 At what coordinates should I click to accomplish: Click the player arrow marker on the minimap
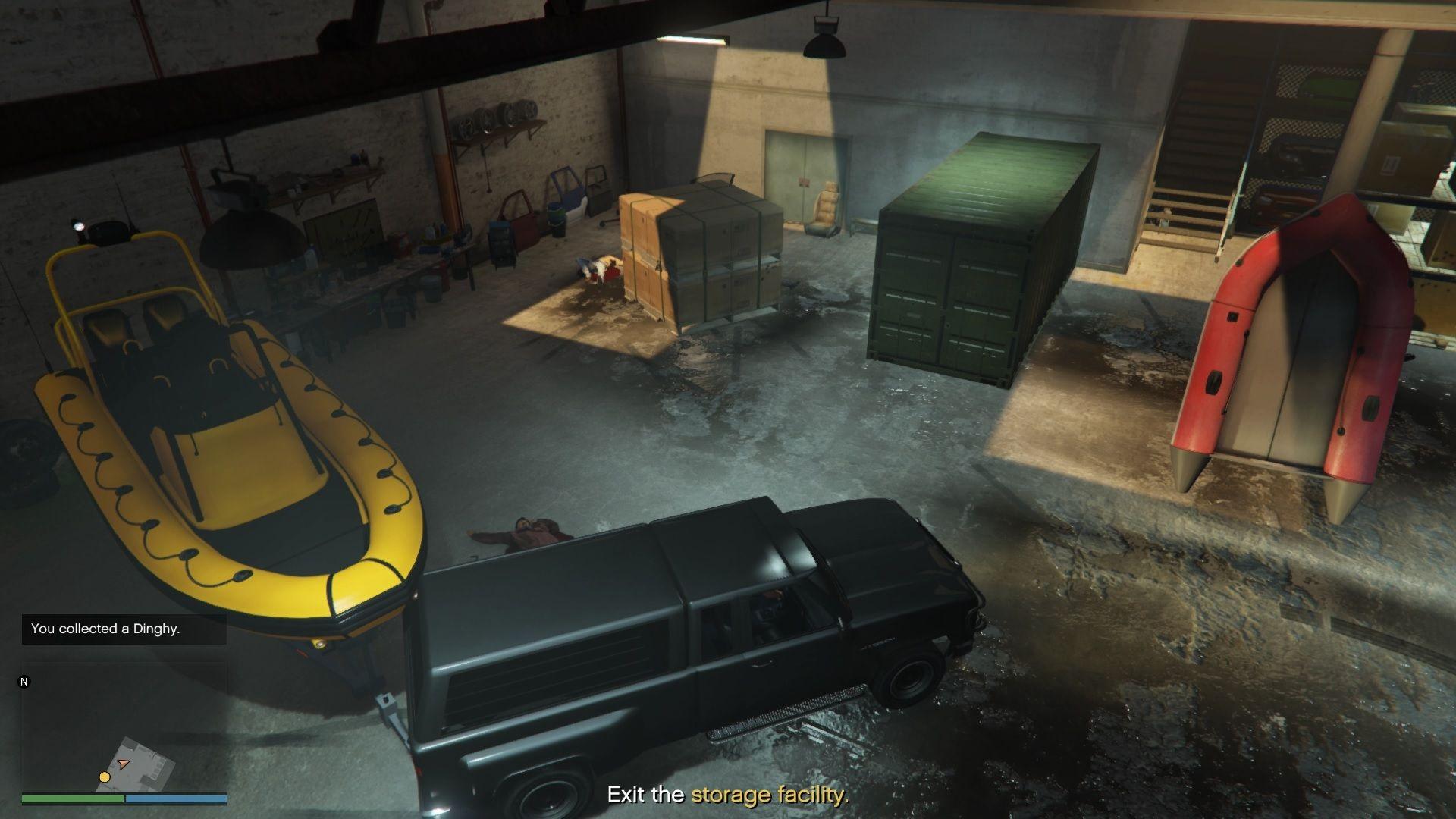tap(124, 763)
